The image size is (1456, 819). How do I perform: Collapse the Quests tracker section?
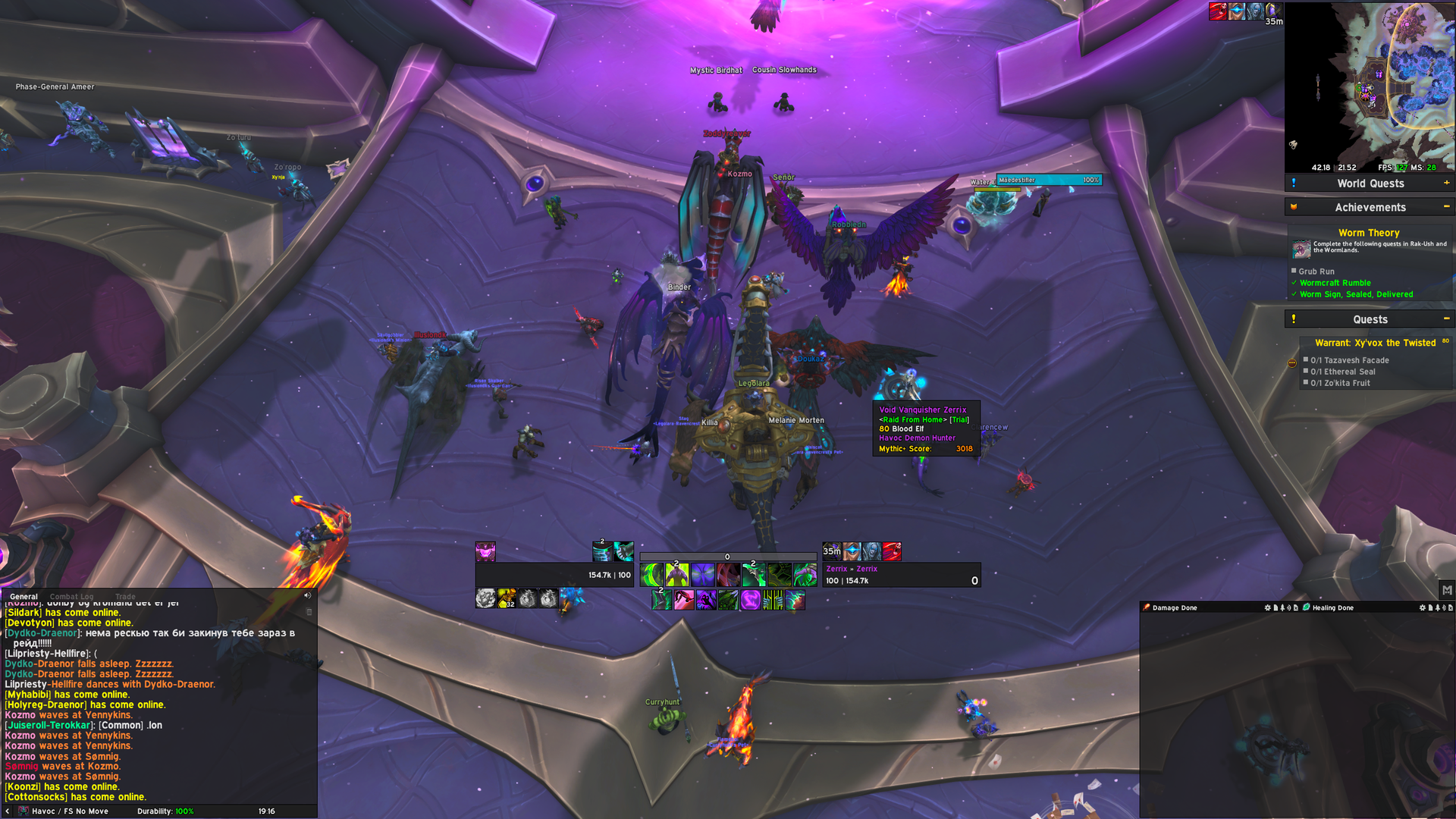tap(1446, 319)
